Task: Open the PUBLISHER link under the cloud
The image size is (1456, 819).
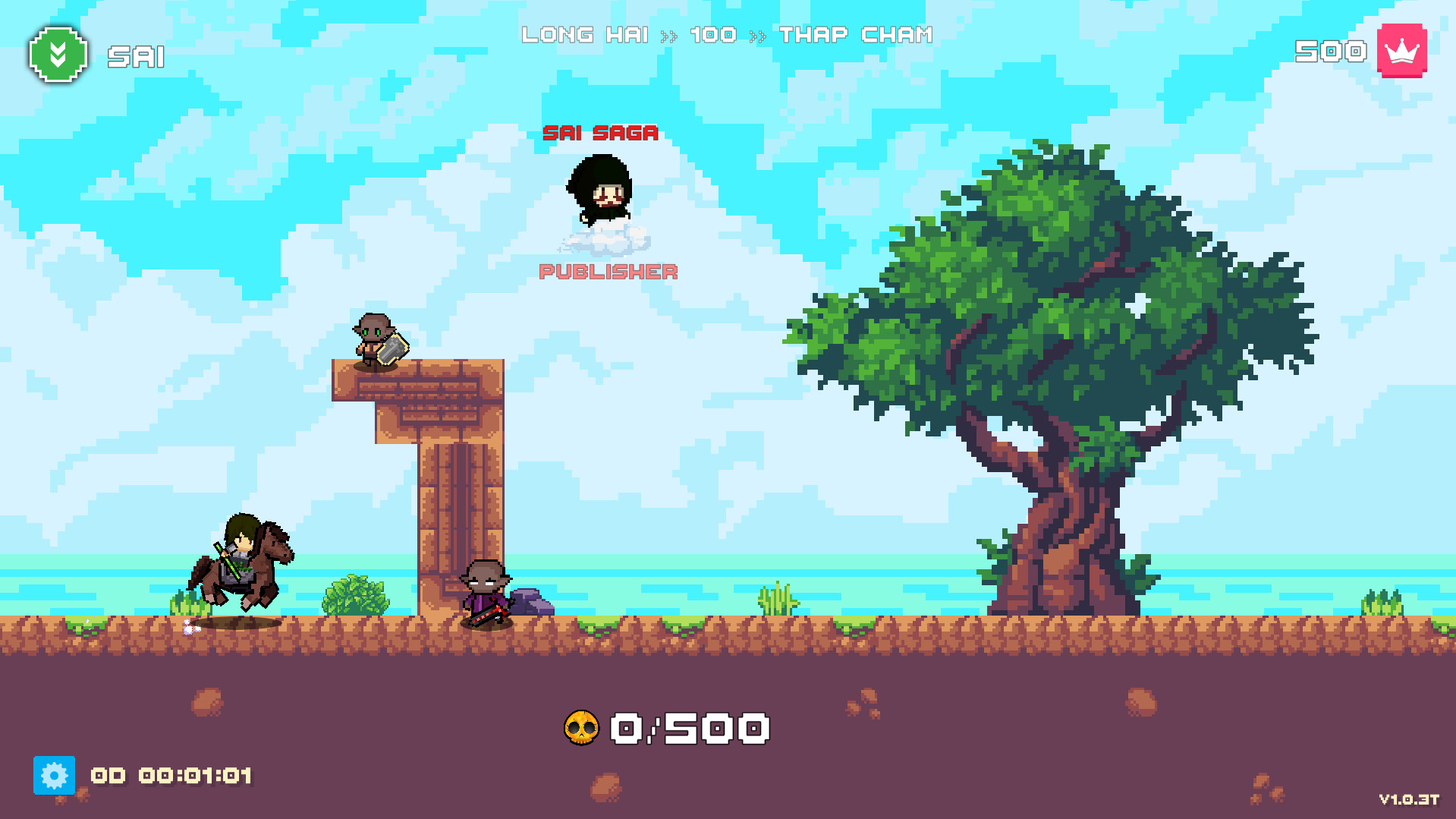Action: [x=608, y=270]
